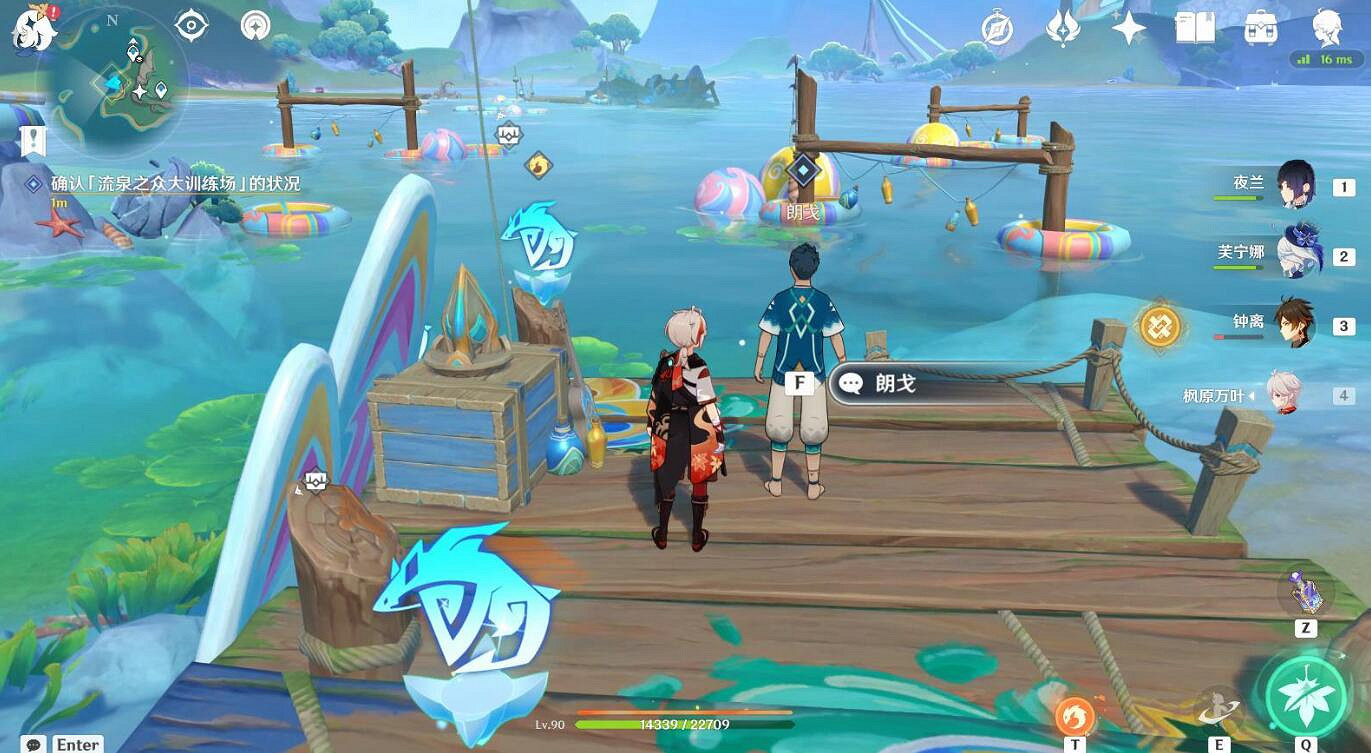
Task: Click the golden coop medal icon beside 钟离
Action: (x=1158, y=325)
